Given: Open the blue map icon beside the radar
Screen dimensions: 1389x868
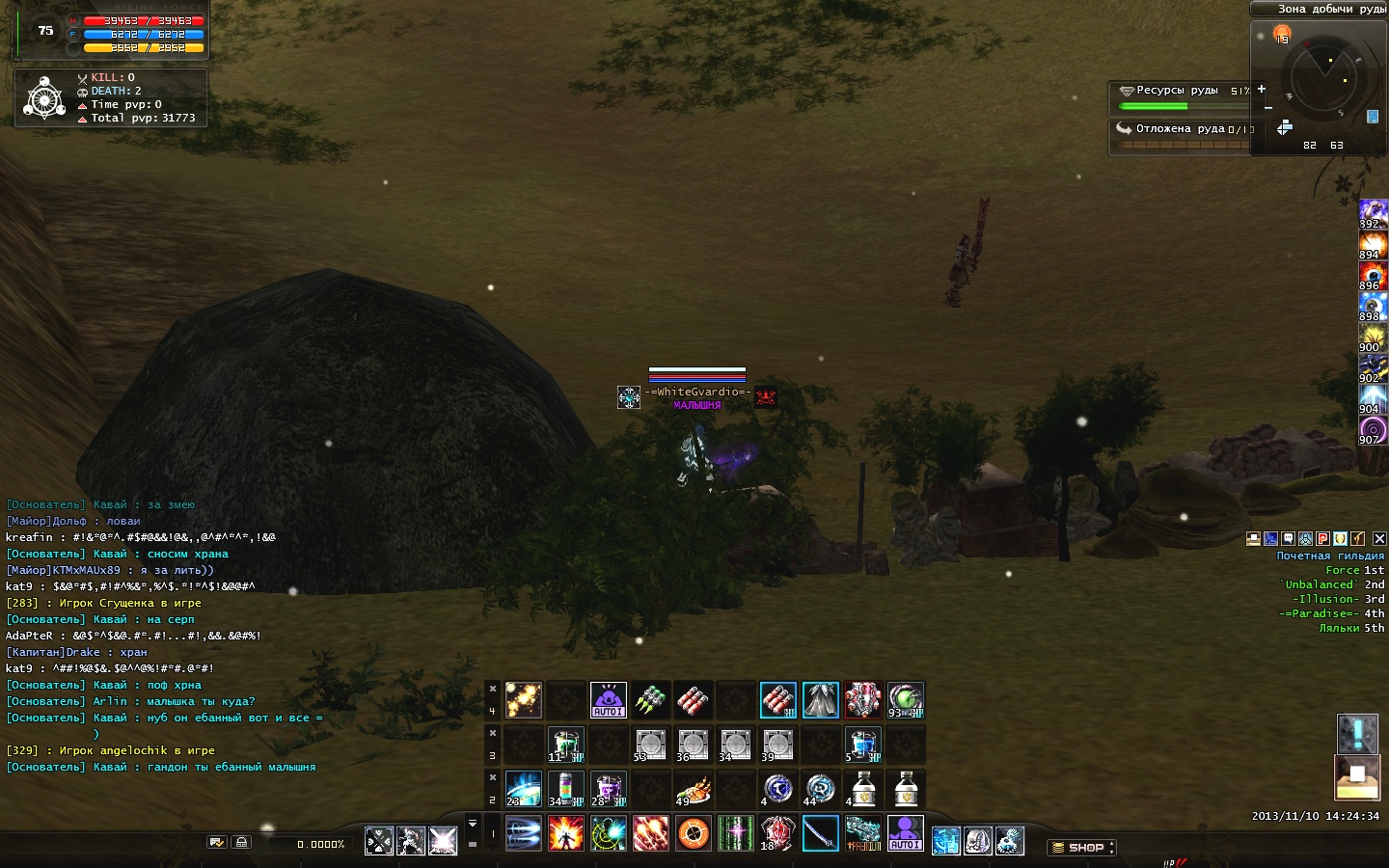Looking at the screenshot, I should click(x=1373, y=117).
